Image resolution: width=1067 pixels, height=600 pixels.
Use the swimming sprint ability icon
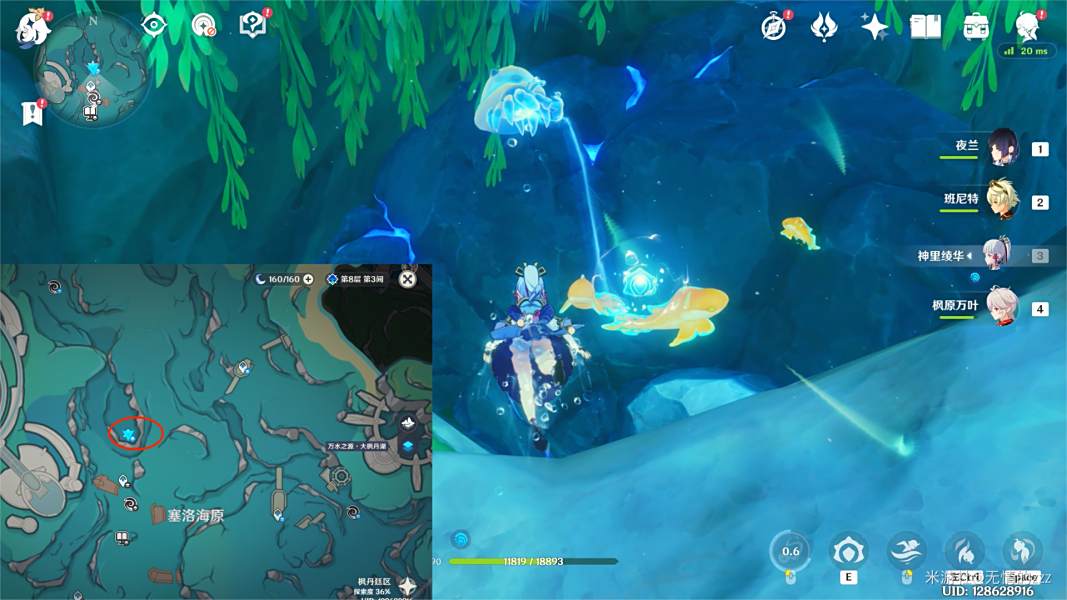pos(906,551)
